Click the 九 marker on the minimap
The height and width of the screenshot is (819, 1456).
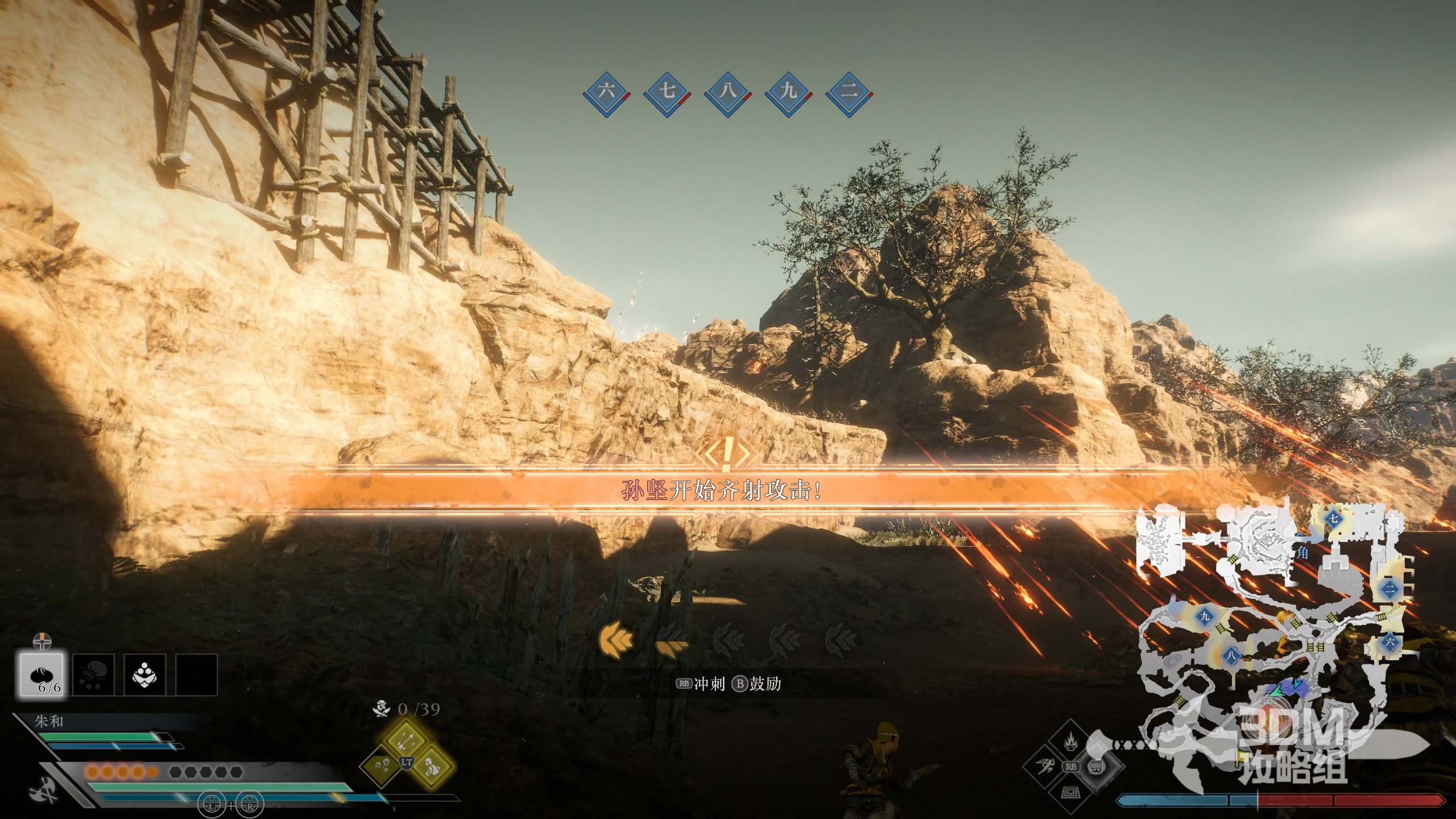[1205, 617]
